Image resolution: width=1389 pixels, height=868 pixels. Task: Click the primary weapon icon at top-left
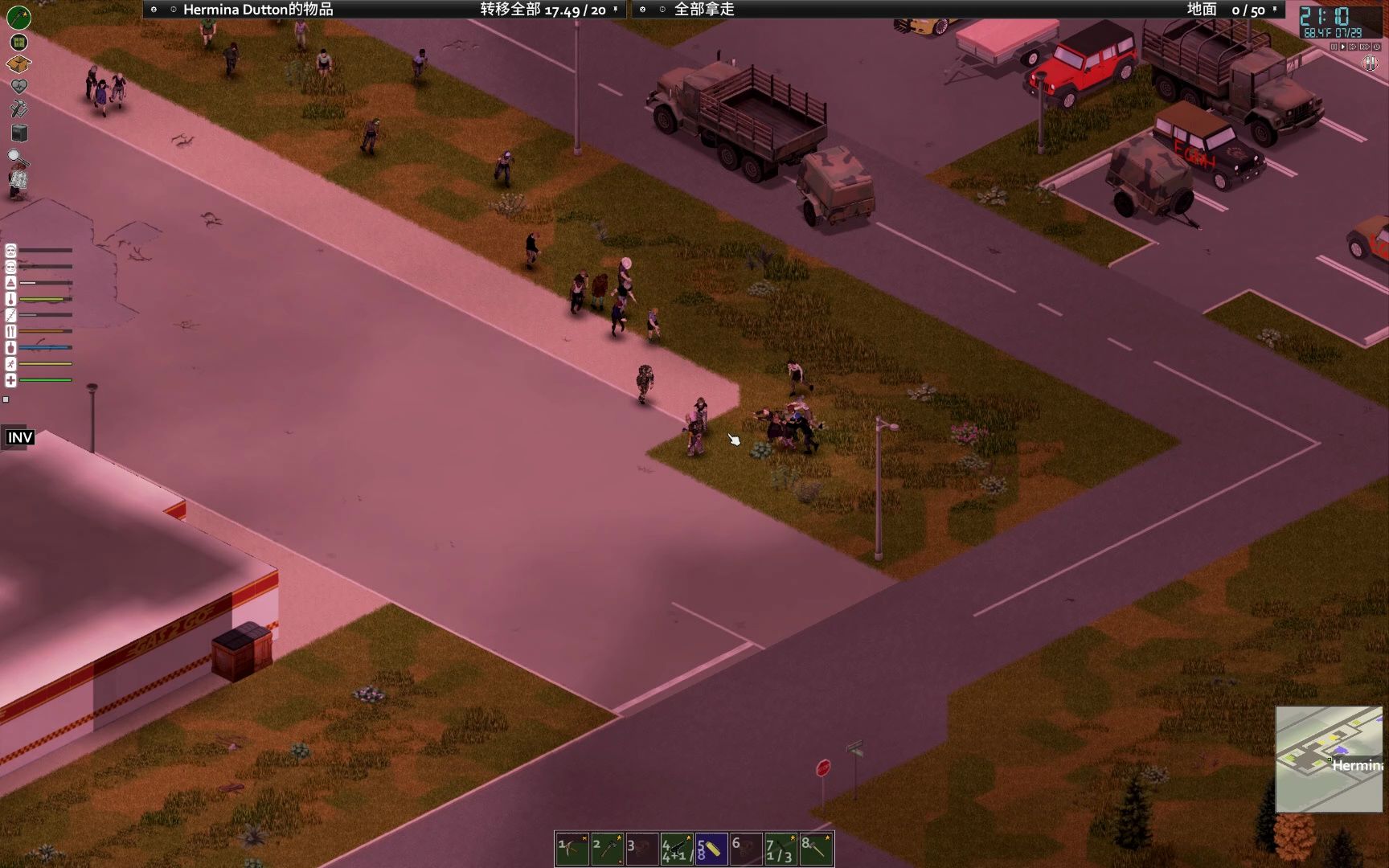18,16
